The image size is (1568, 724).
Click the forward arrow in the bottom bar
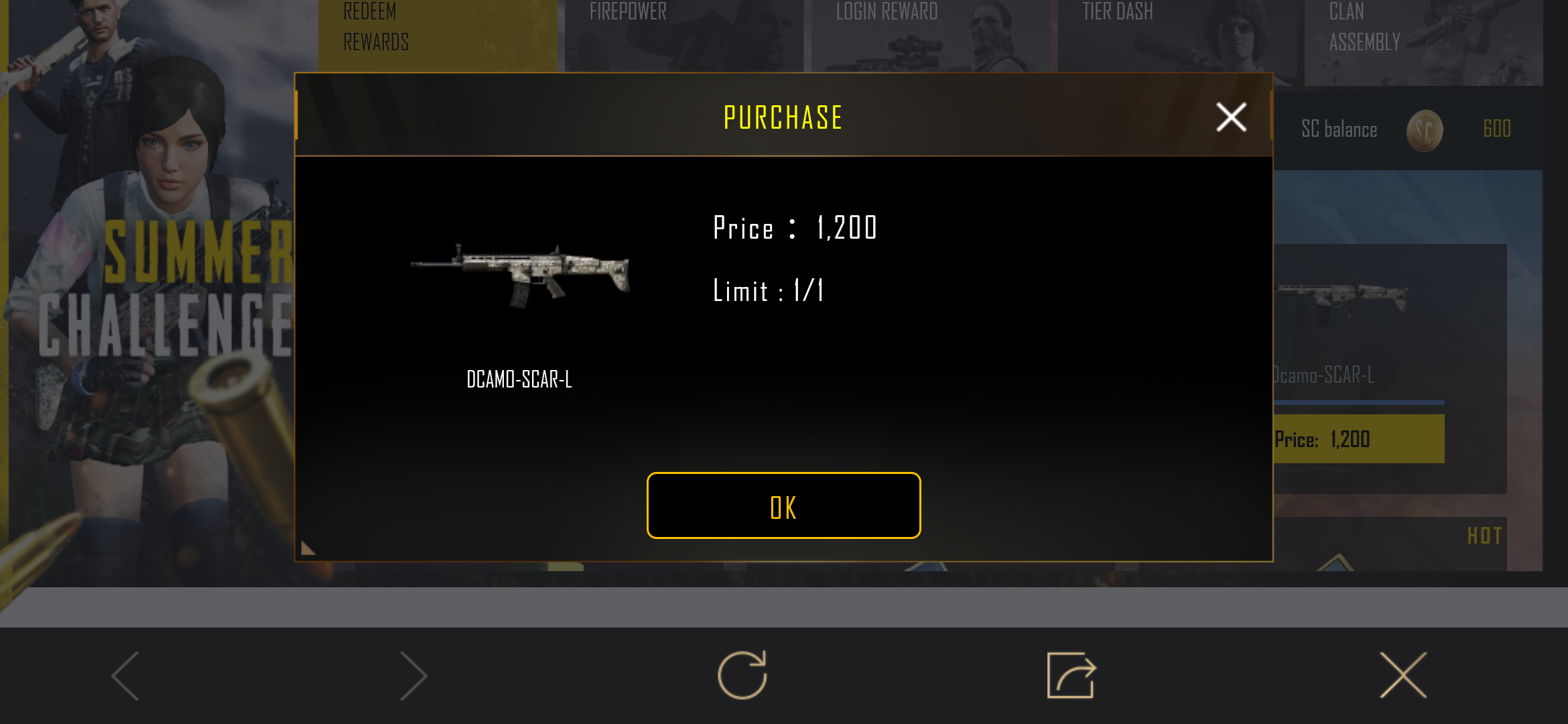click(411, 677)
